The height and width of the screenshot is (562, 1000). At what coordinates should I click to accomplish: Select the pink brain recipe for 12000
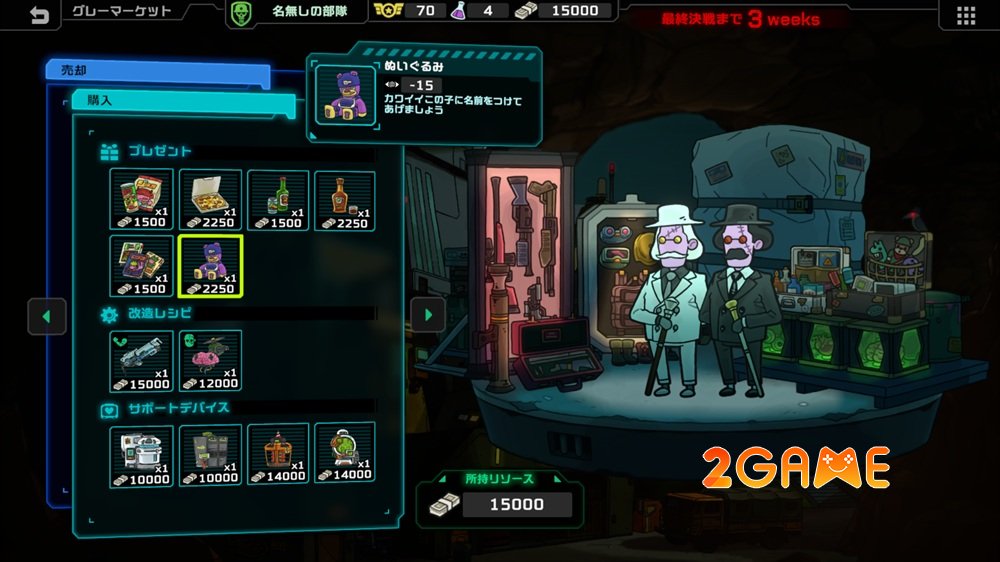(x=210, y=360)
